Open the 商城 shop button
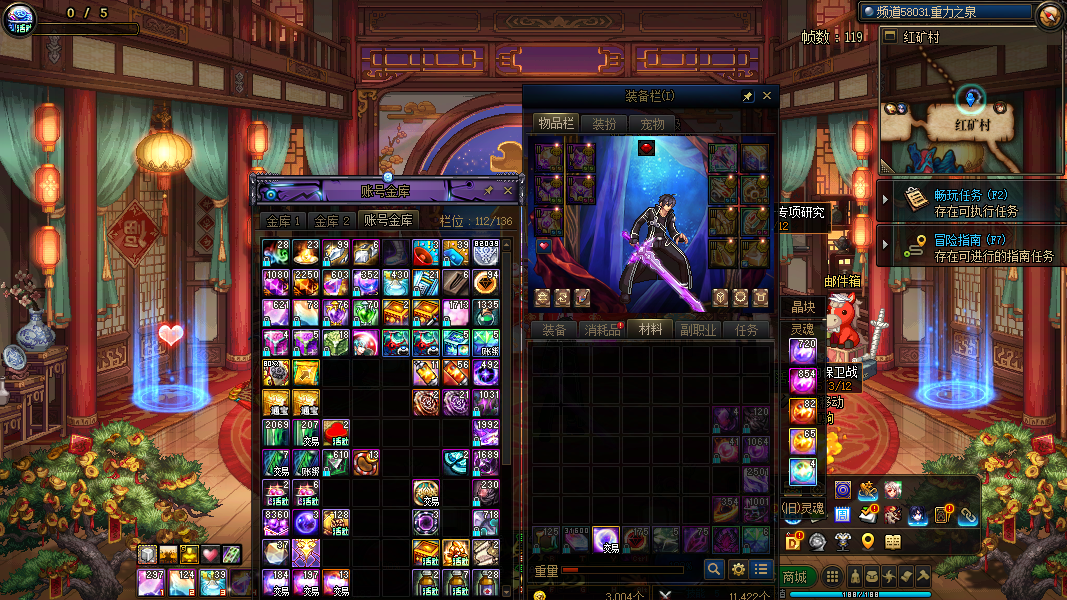 [x=794, y=577]
